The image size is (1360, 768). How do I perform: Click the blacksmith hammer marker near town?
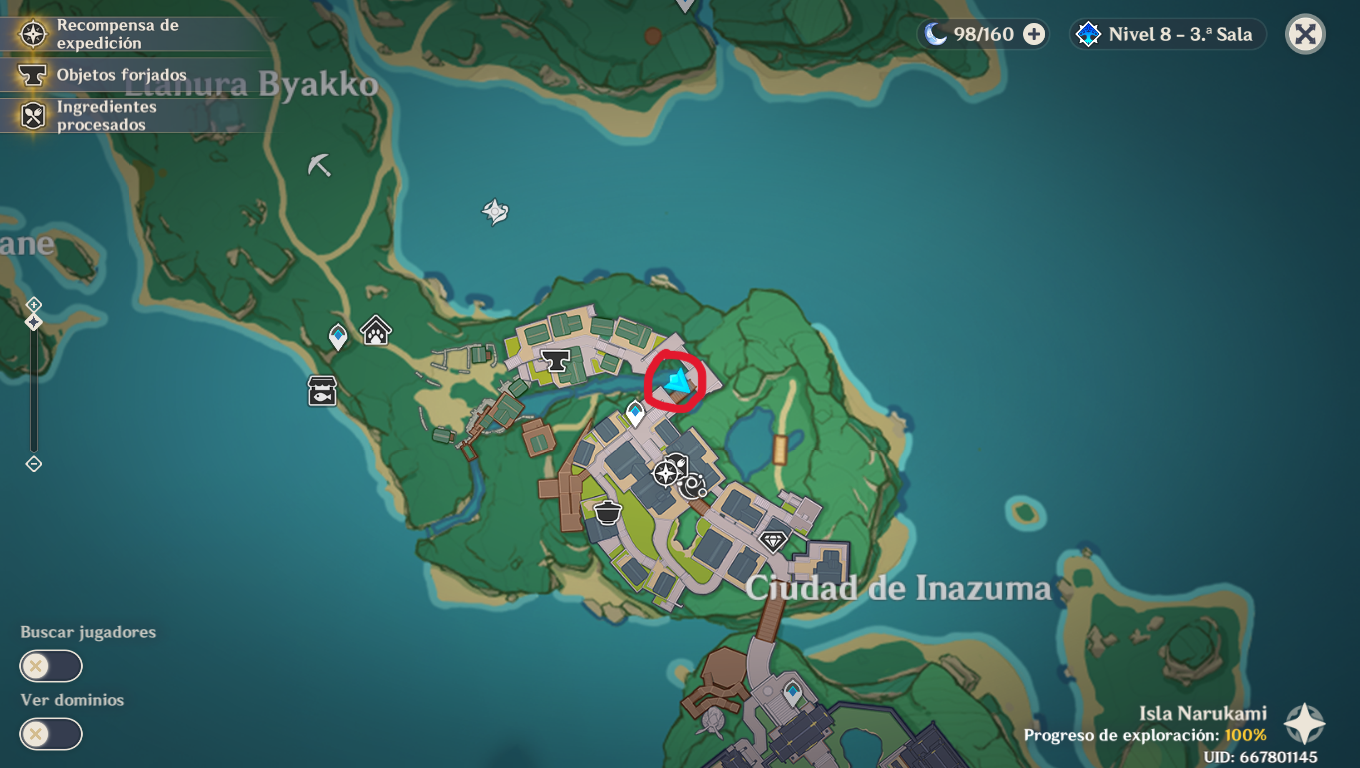(x=556, y=360)
